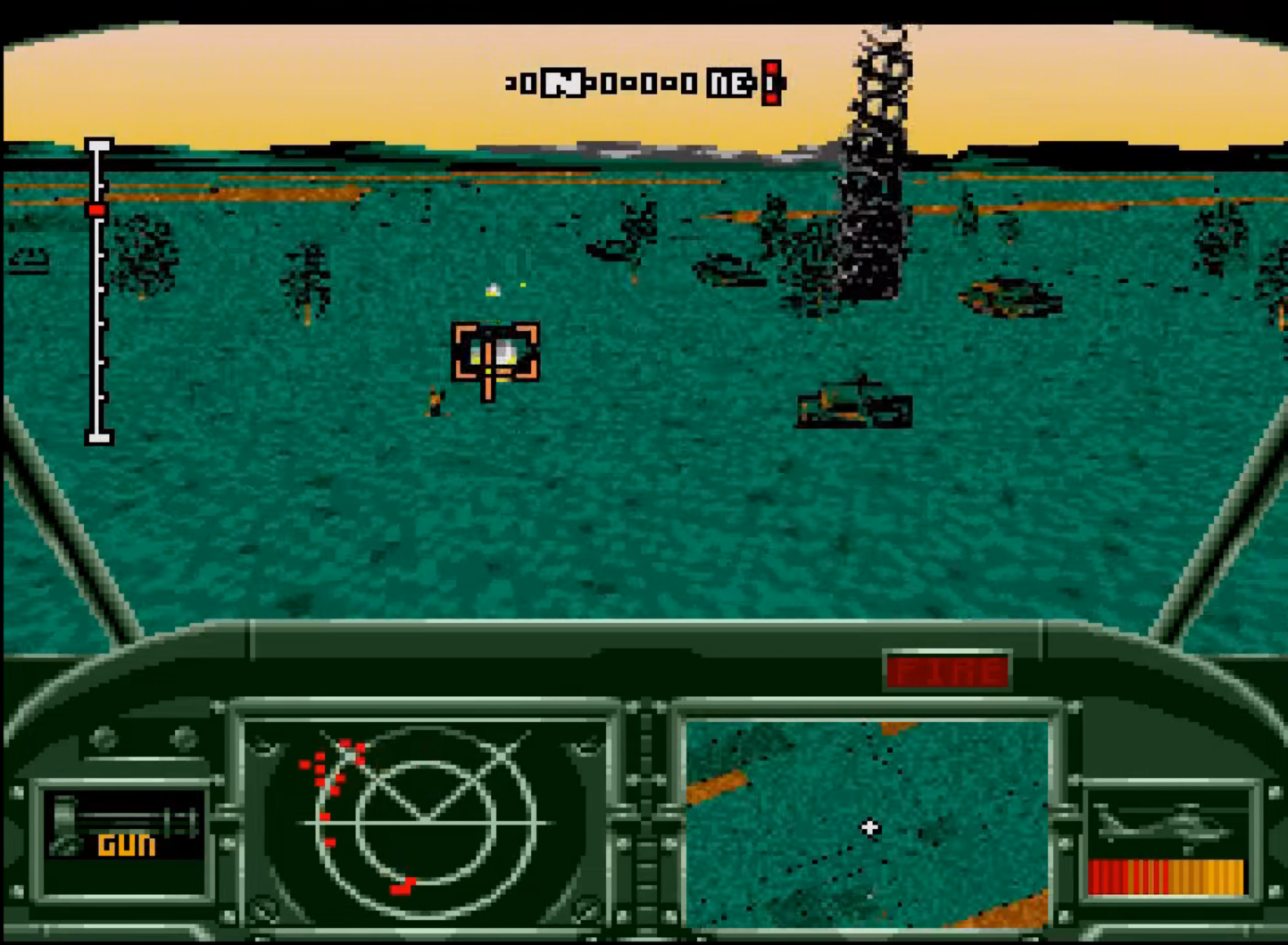Click the player crosshair on the mini-map
Viewport: 1288px width, 945px height.
pyautogui.click(x=868, y=828)
